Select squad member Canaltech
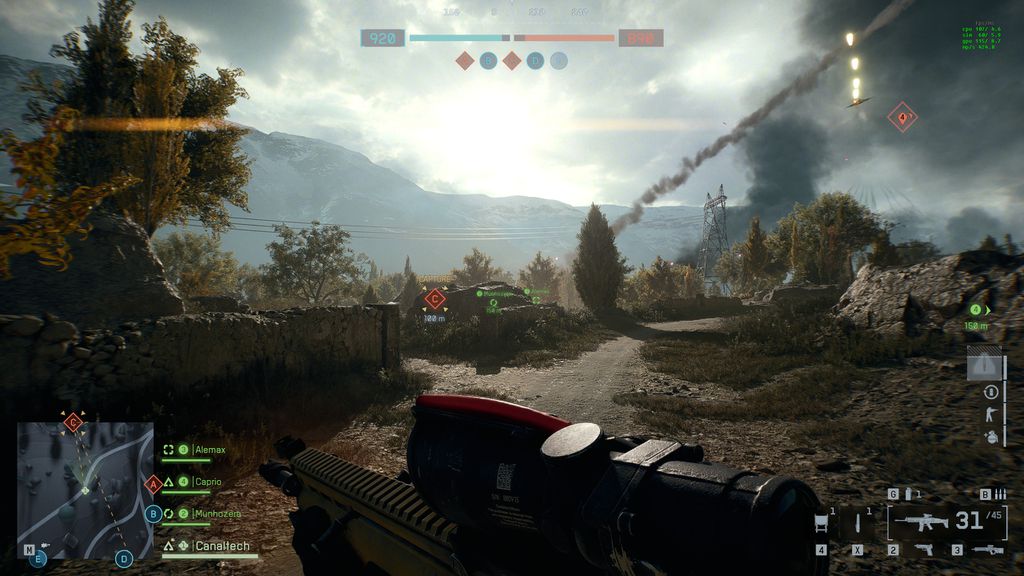 pyautogui.click(x=222, y=546)
